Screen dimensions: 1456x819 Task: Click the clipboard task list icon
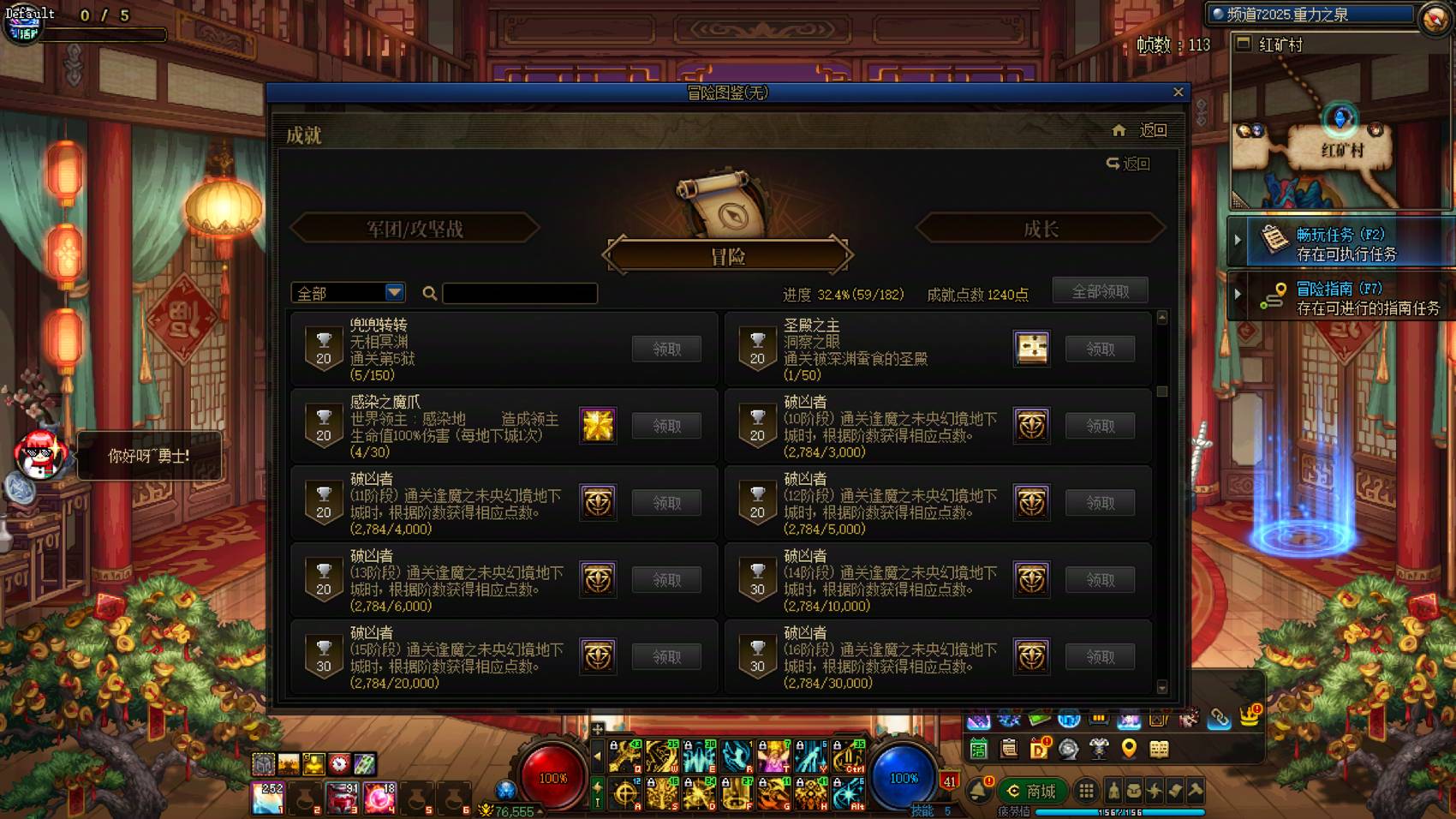[1009, 749]
